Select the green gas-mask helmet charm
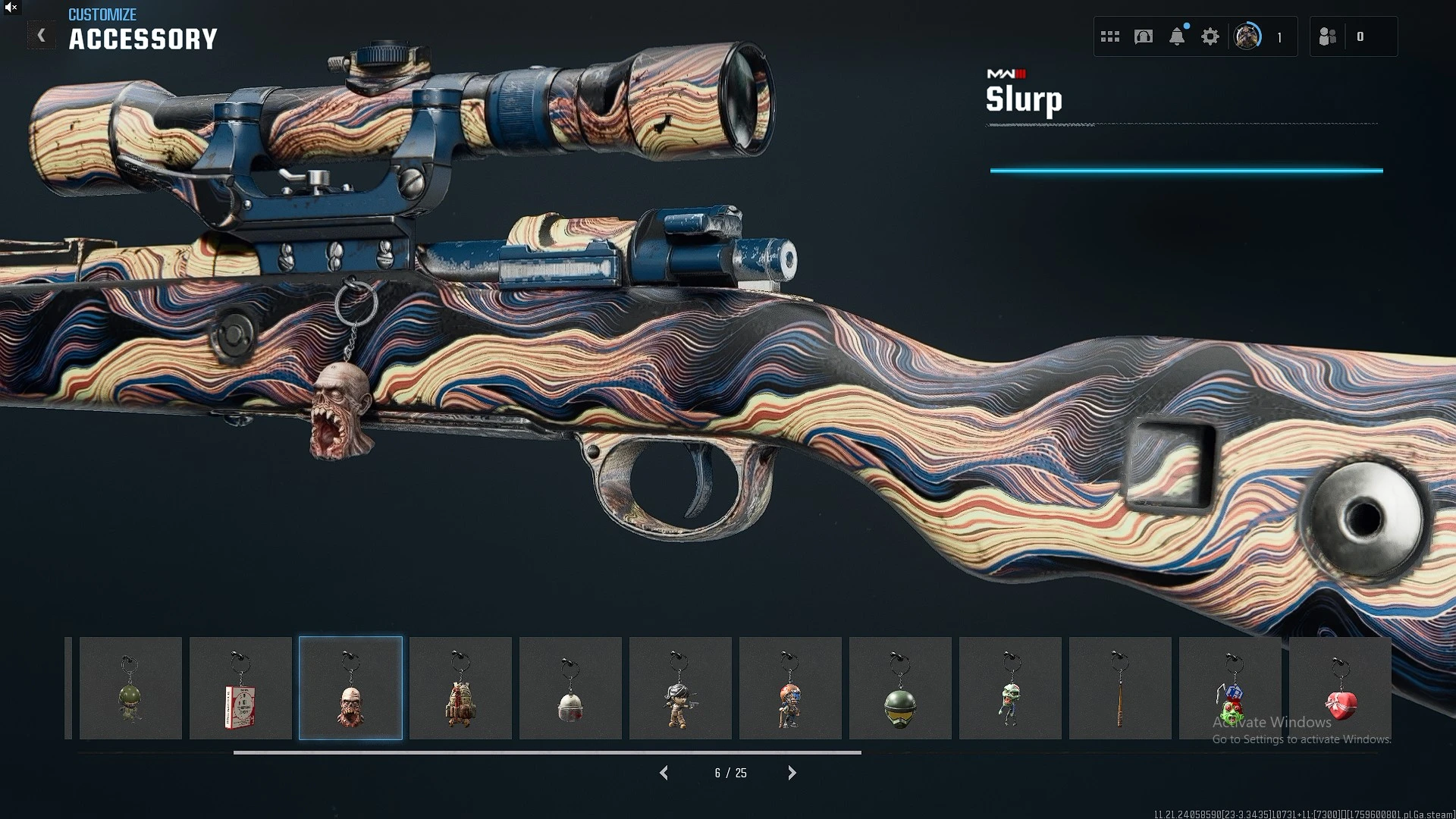The image size is (1456, 819). coord(900,689)
